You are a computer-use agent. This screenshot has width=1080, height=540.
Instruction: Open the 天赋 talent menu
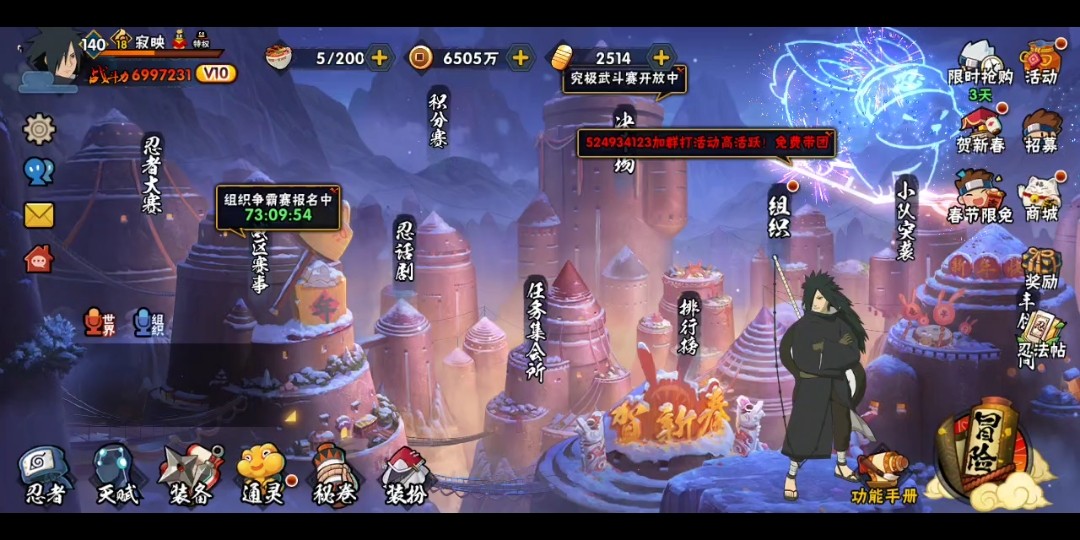tap(115, 474)
